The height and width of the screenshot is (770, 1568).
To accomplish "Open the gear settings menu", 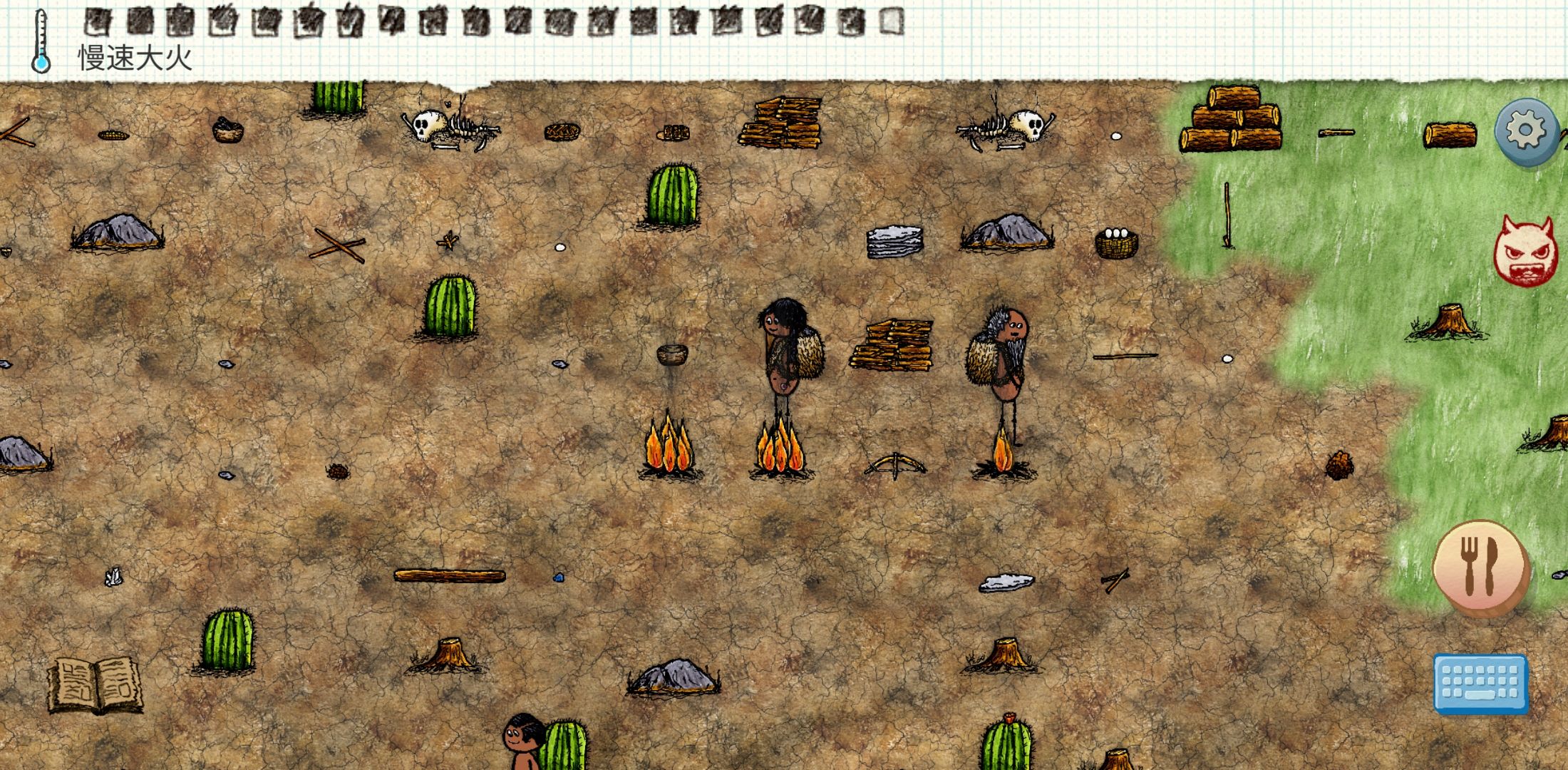I will pyautogui.click(x=1526, y=132).
